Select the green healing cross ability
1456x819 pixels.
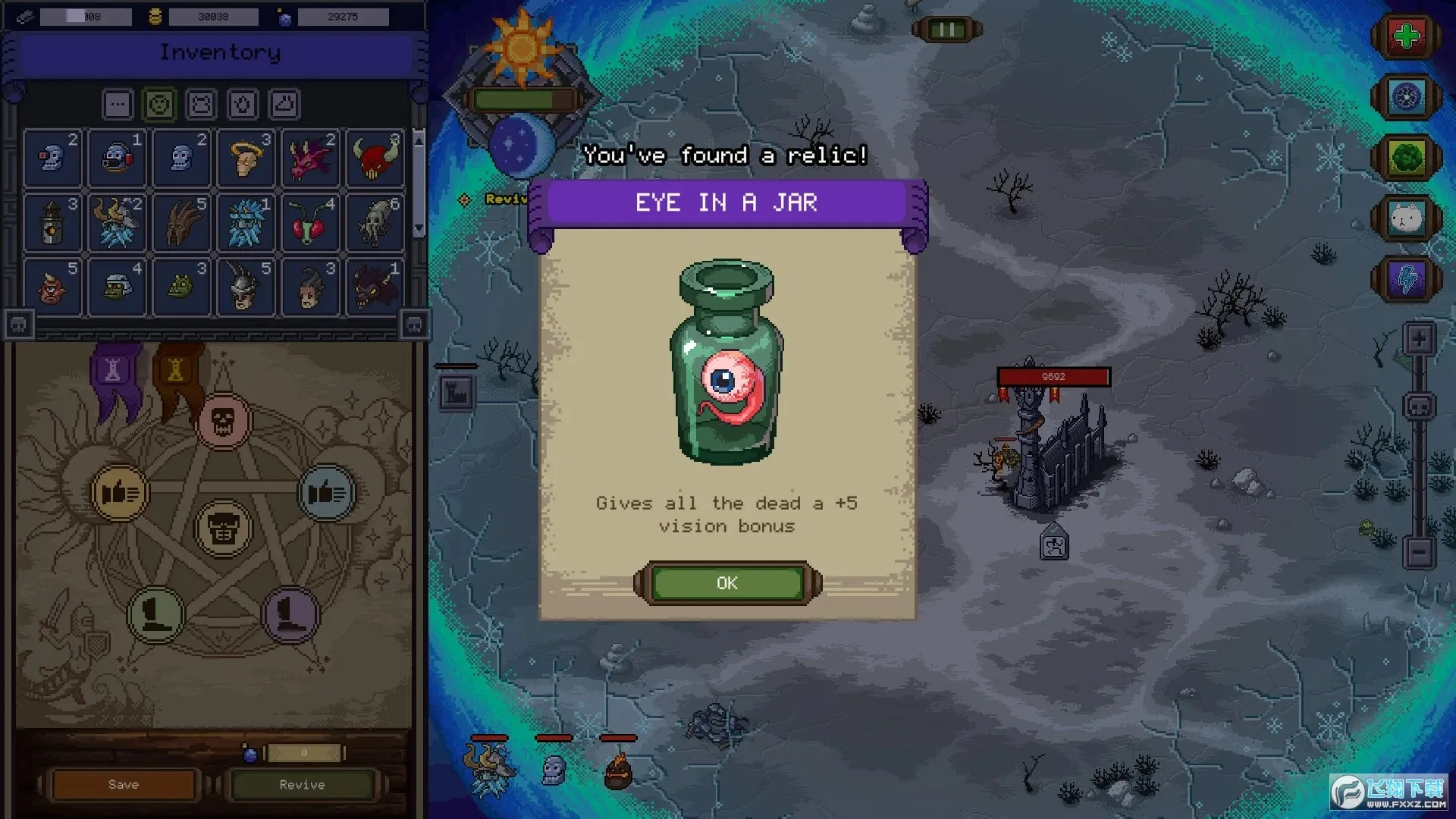point(1407,34)
